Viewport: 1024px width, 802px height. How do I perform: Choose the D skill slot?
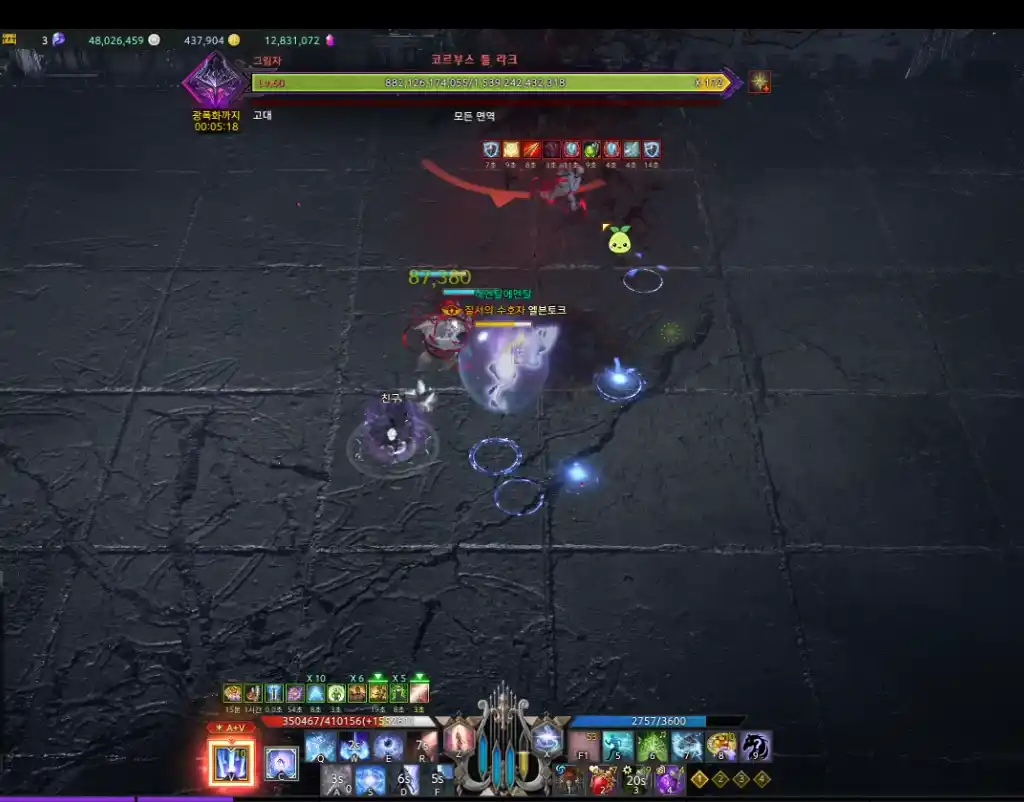pyautogui.click(x=405, y=779)
